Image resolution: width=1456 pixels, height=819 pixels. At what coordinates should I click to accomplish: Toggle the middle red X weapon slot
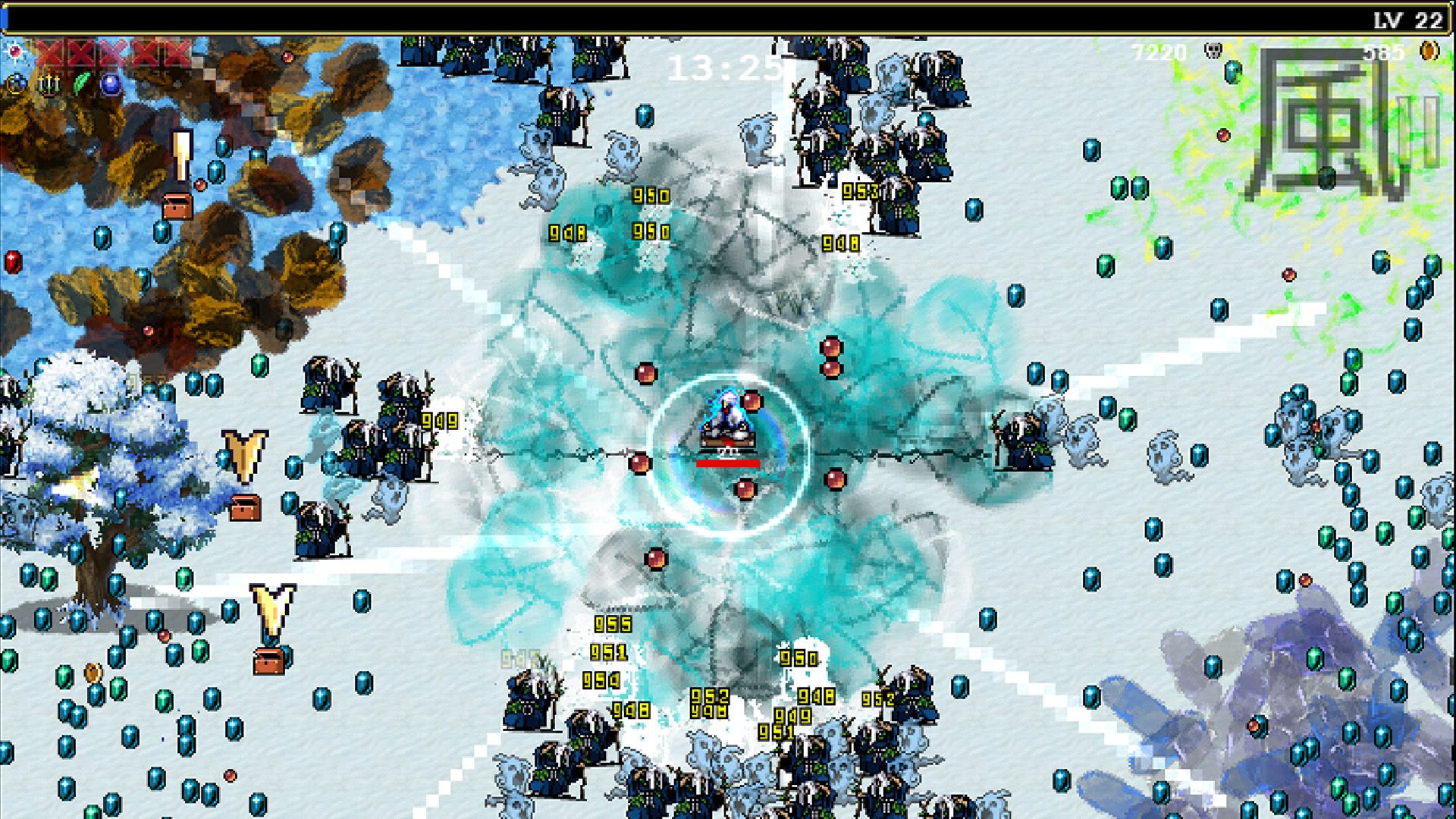click(111, 53)
